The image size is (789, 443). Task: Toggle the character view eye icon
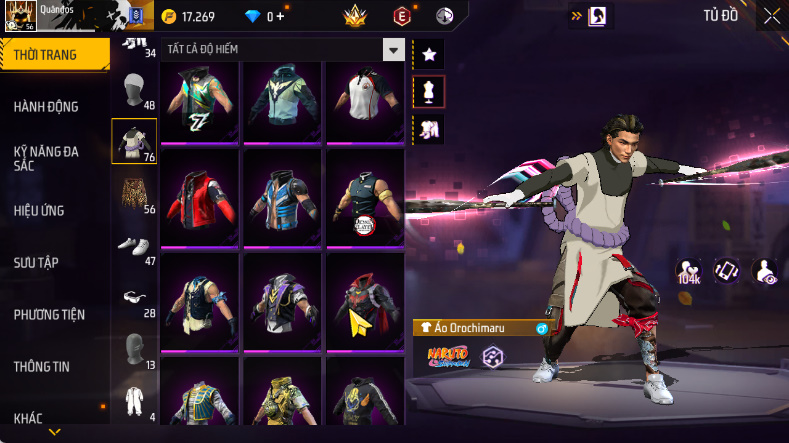765,271
